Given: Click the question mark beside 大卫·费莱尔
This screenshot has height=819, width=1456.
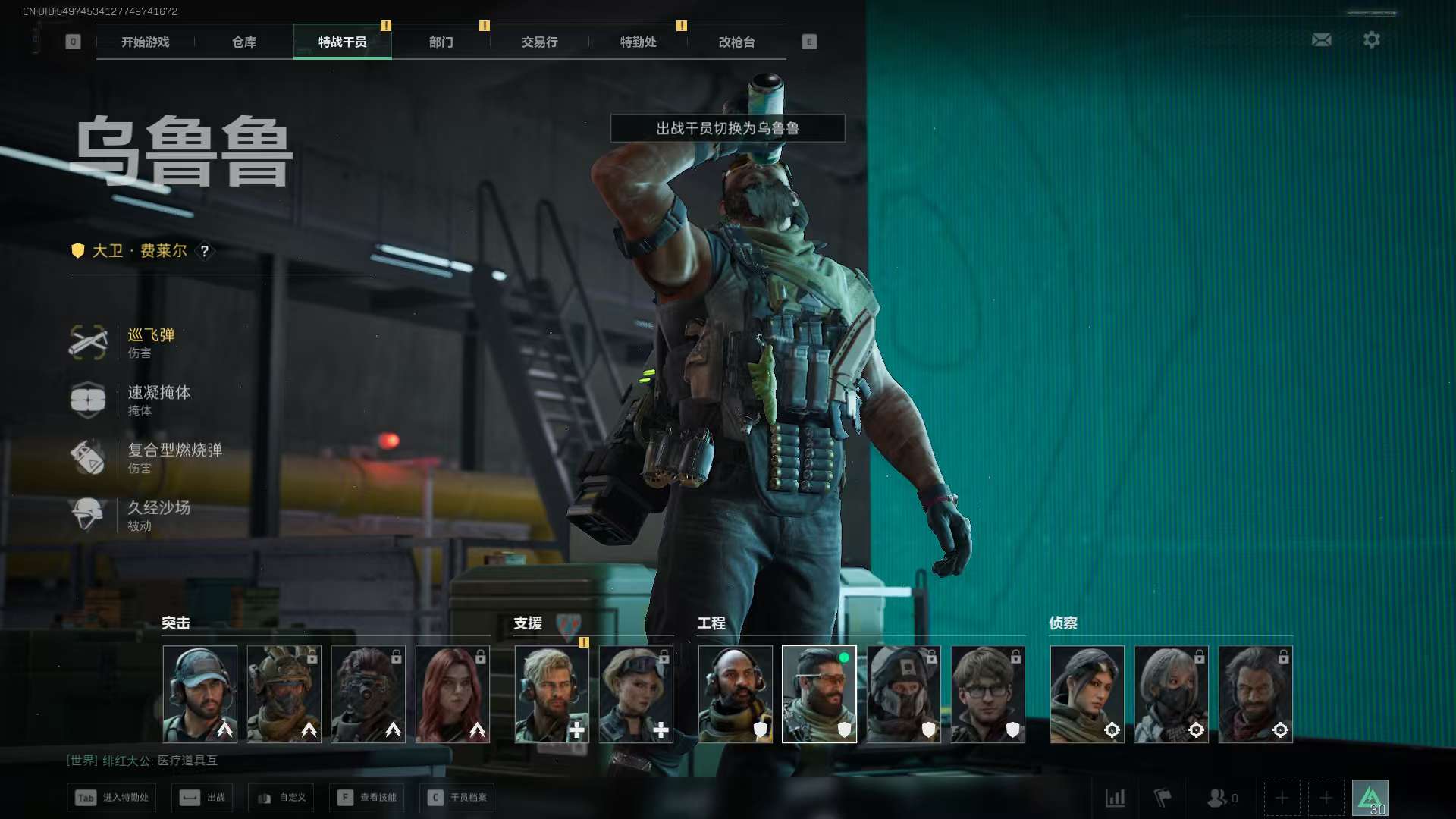Looking at the screenshot, I should click(205, 251).
